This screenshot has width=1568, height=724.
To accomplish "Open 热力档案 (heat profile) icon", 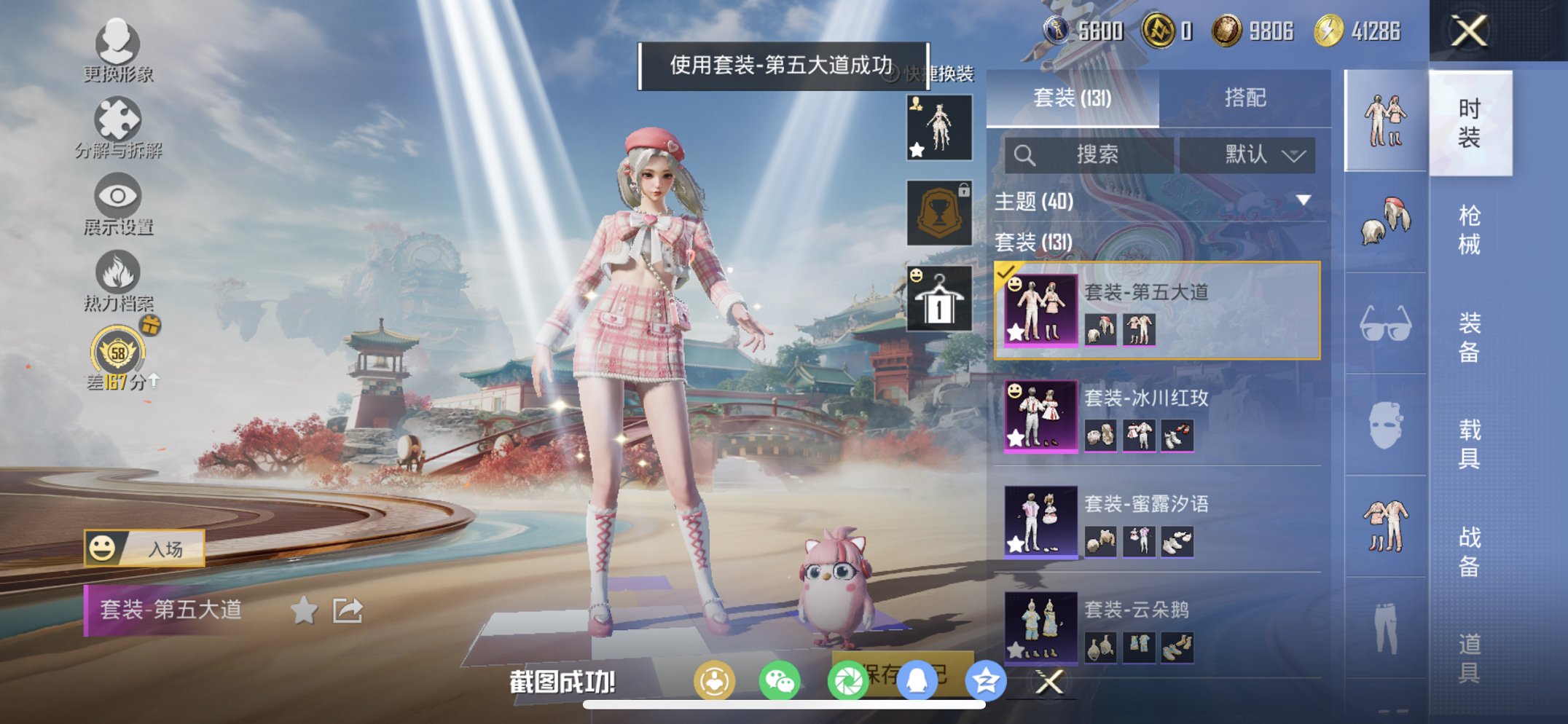I will pyautogui.click(x=119, y=271).
